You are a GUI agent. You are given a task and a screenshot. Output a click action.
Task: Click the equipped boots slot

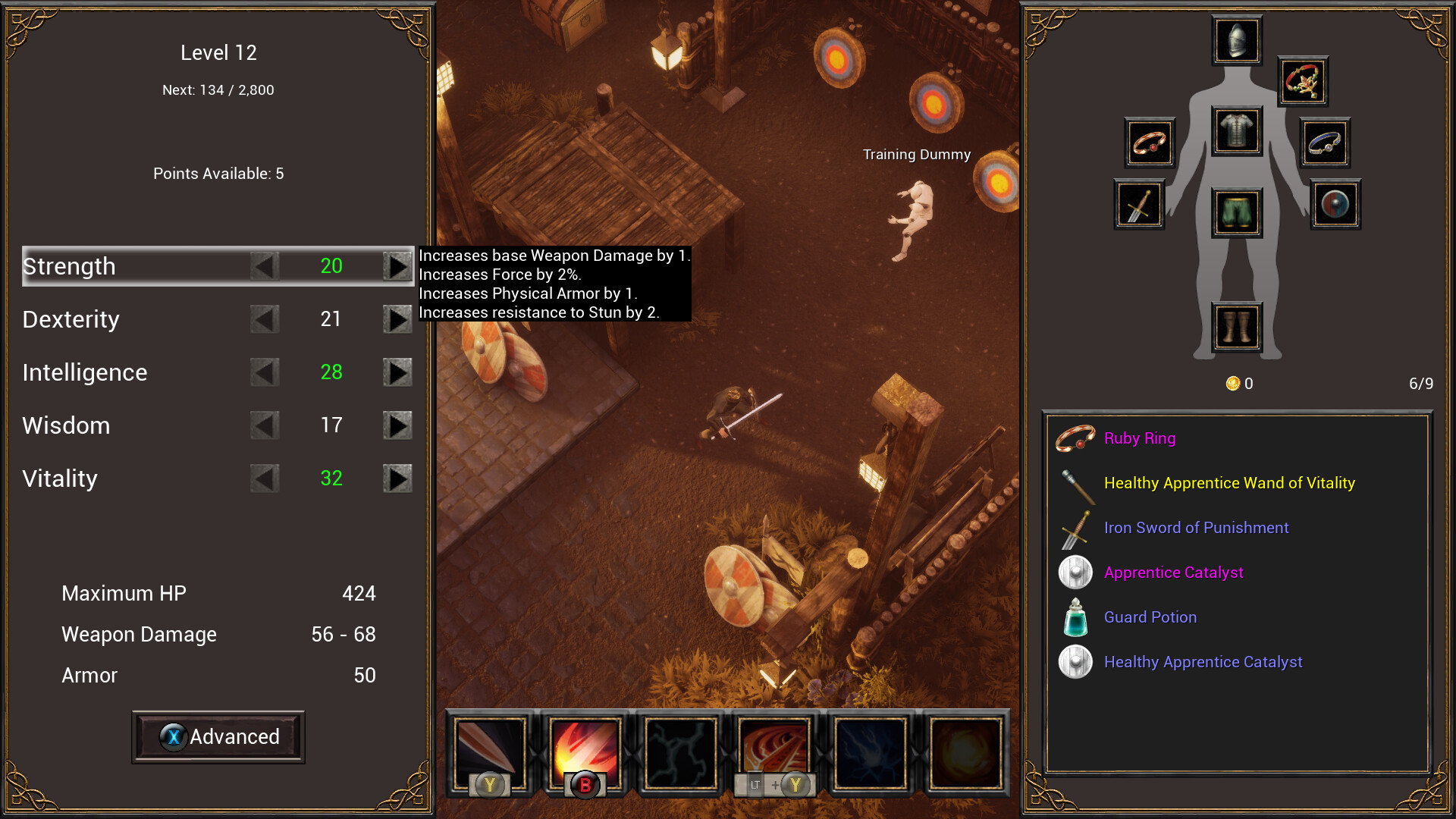pyautogui.click(x=1237, y=328)
